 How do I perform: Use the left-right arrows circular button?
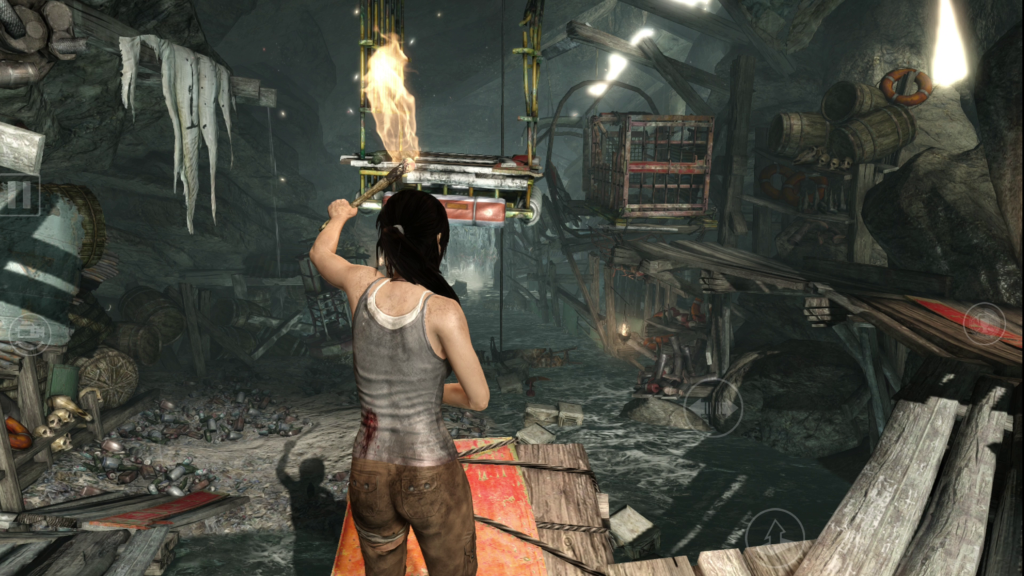(x=714, y=406)
